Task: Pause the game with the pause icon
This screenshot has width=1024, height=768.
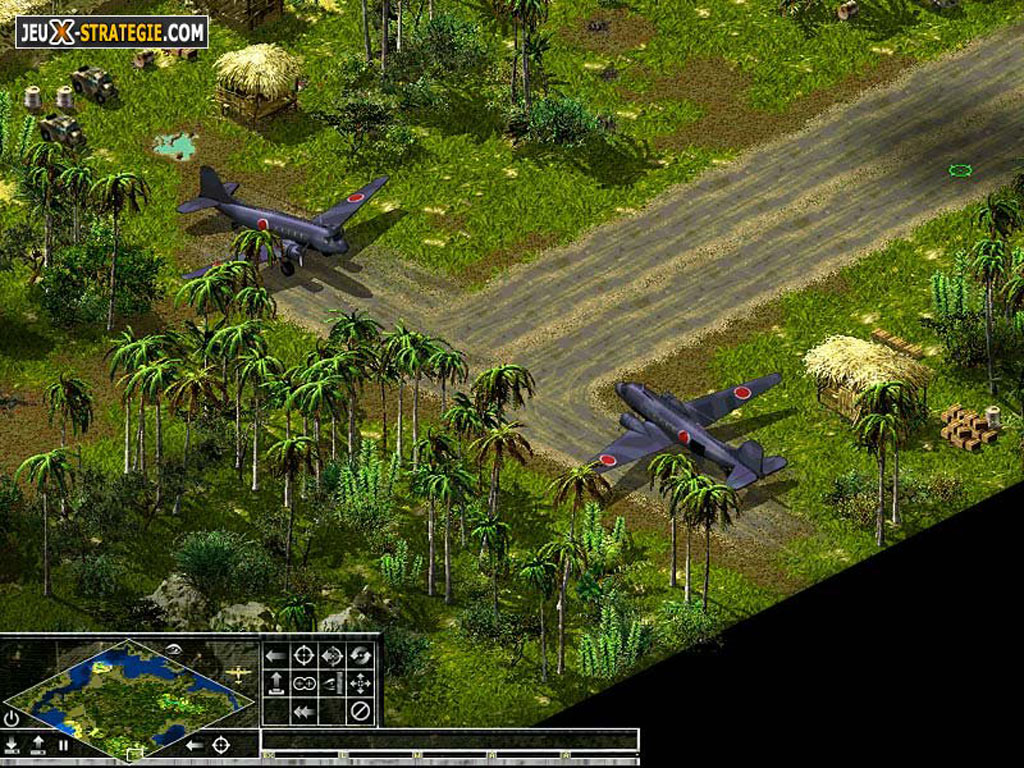Action: 63,745
